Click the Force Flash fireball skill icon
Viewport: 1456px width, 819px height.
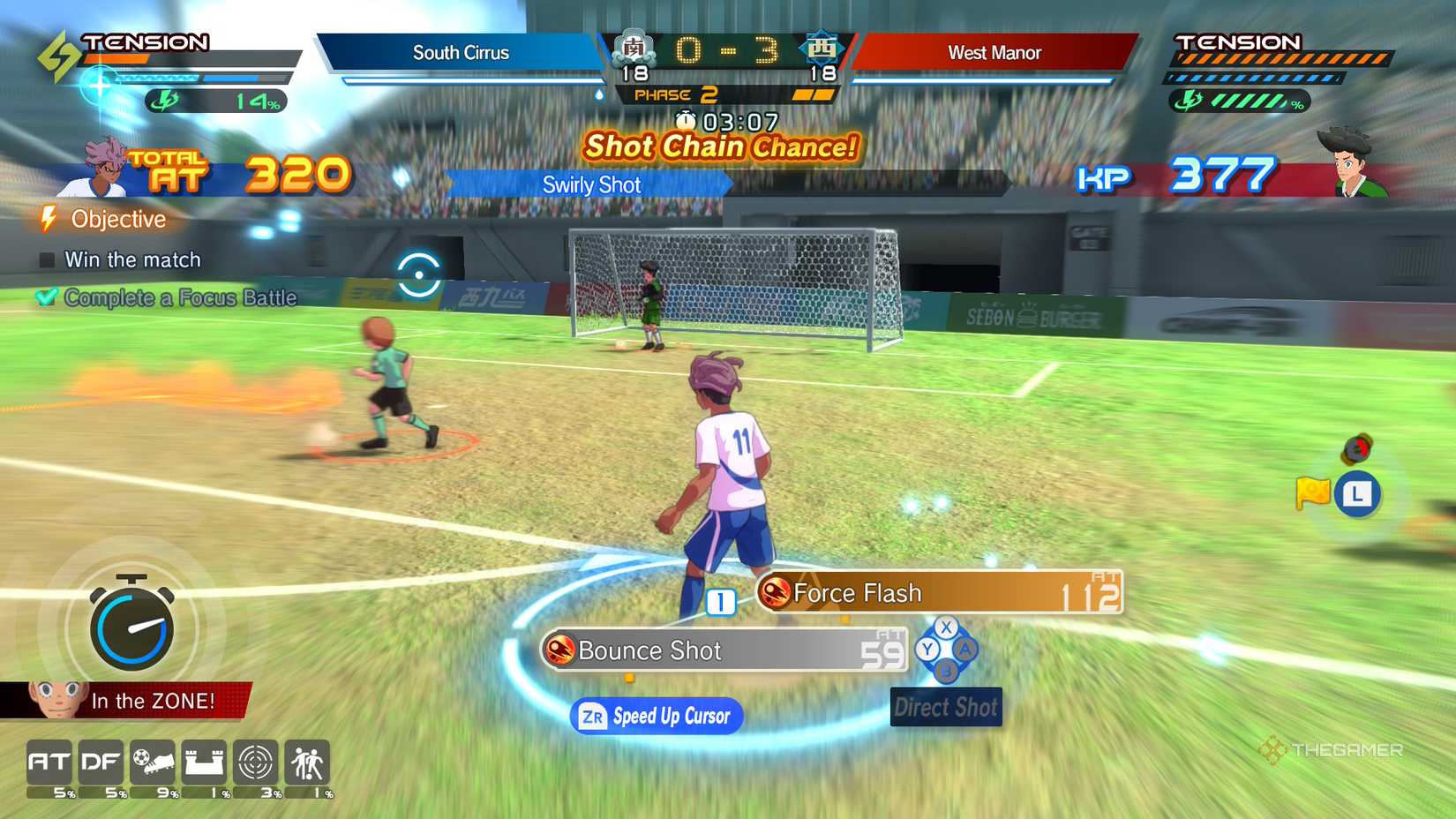(x=777, y=593)
